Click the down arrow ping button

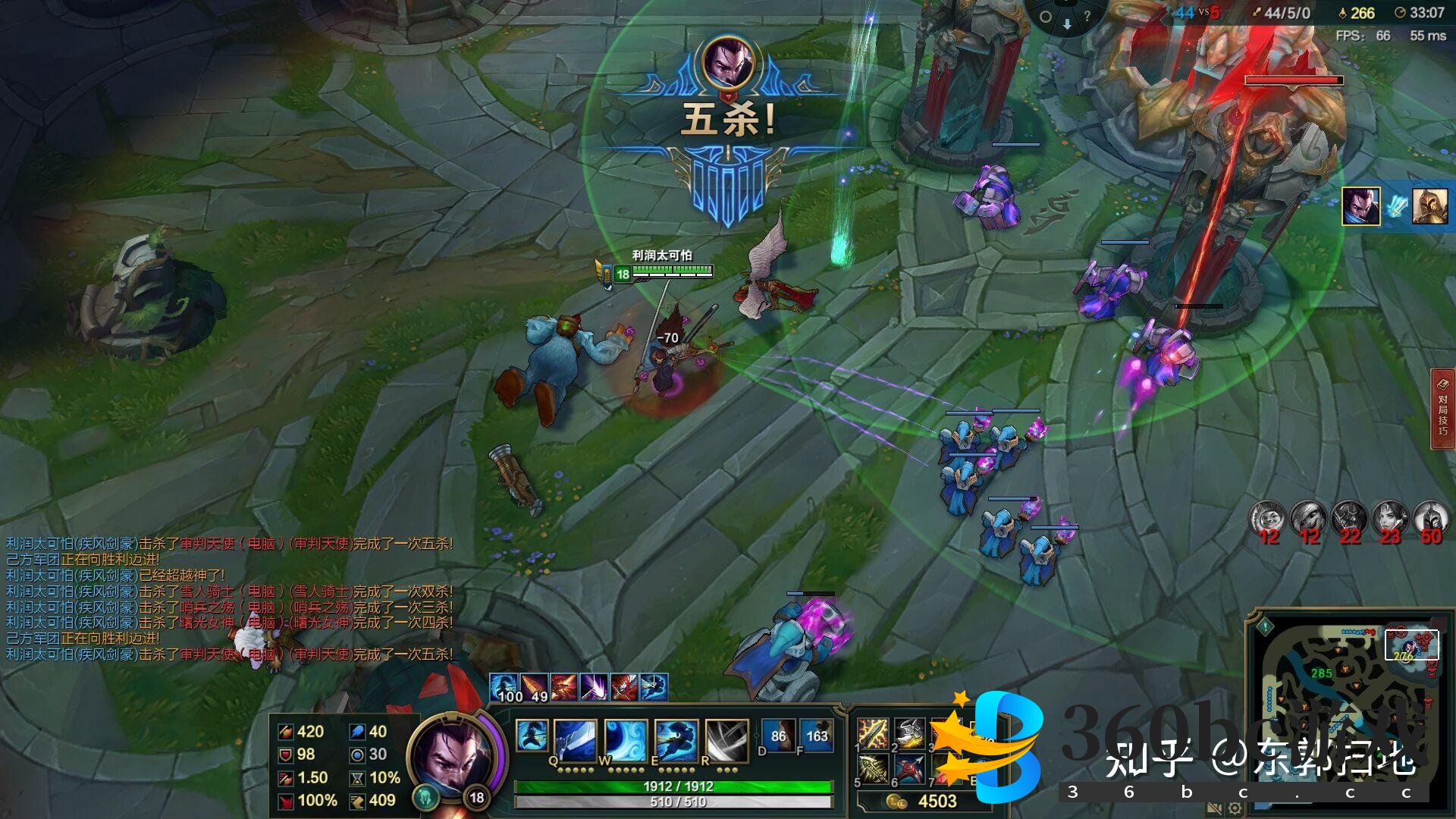[x=1066, y=24]
